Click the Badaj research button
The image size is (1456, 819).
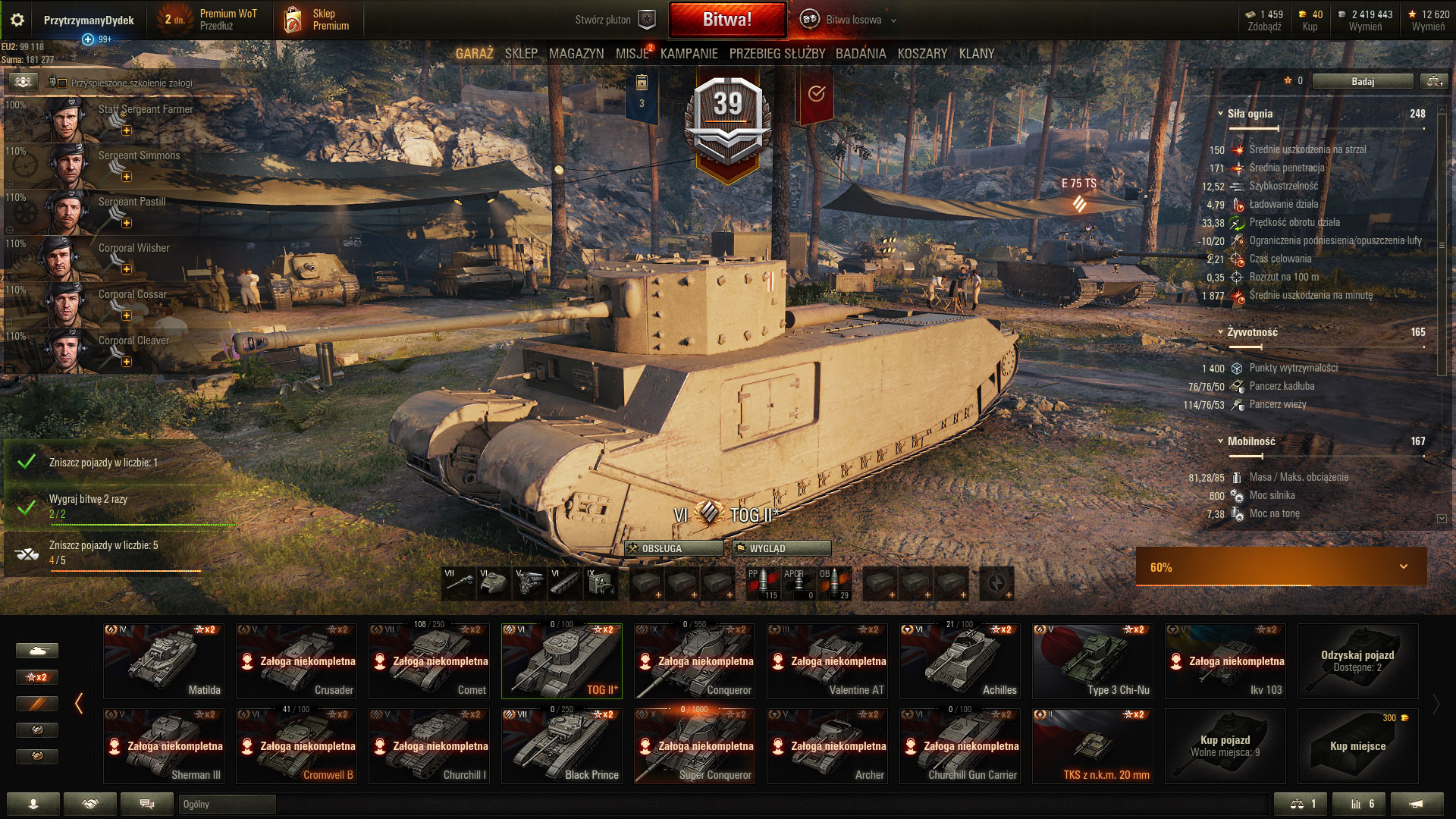tap(1362, 81)
